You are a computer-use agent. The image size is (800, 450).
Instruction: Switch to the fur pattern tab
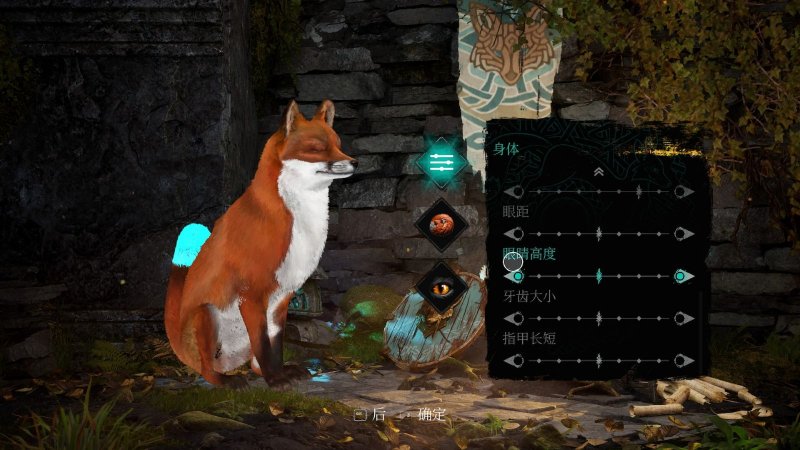point(442,225)
